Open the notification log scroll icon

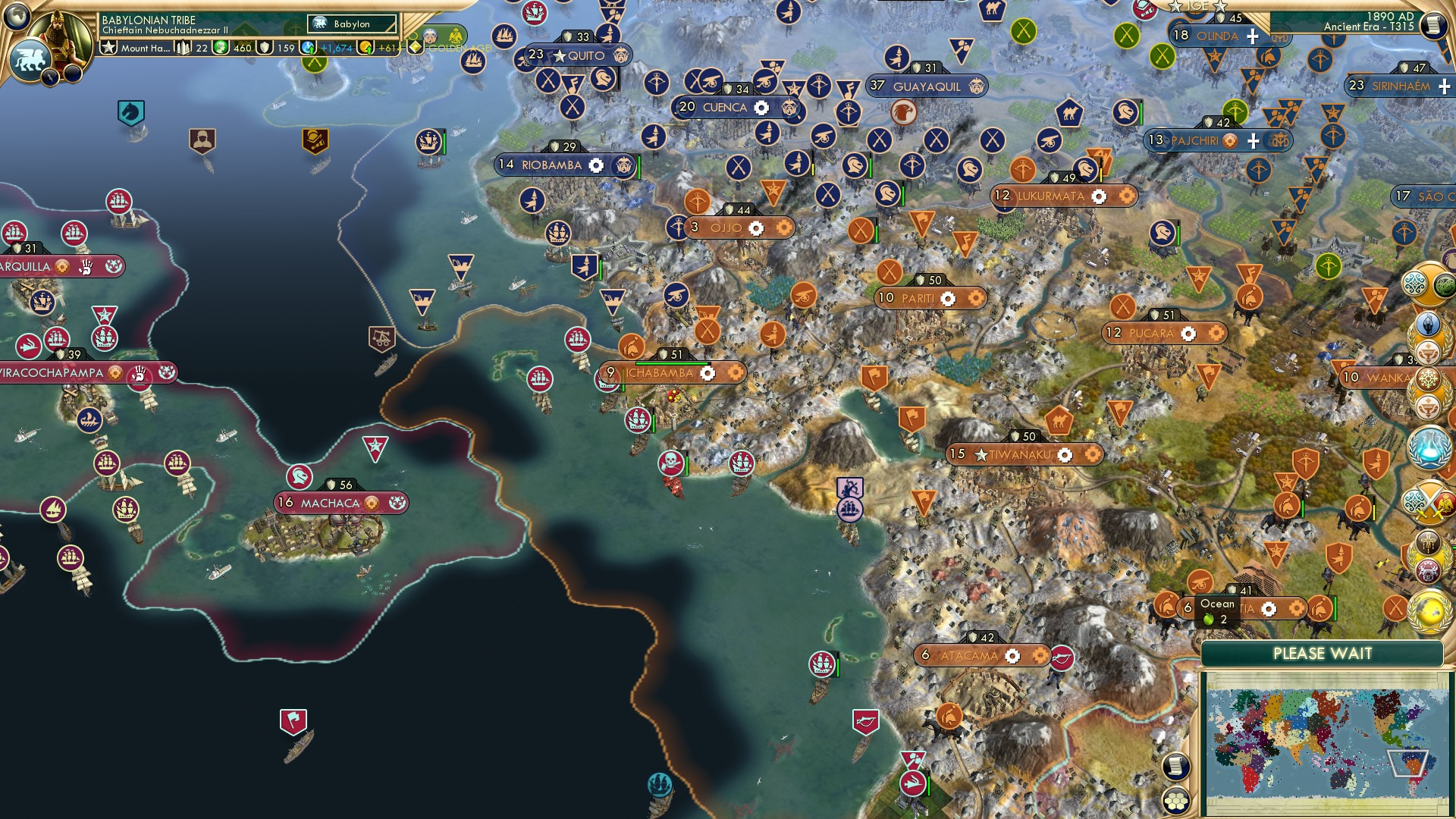tap(1176, 766)
